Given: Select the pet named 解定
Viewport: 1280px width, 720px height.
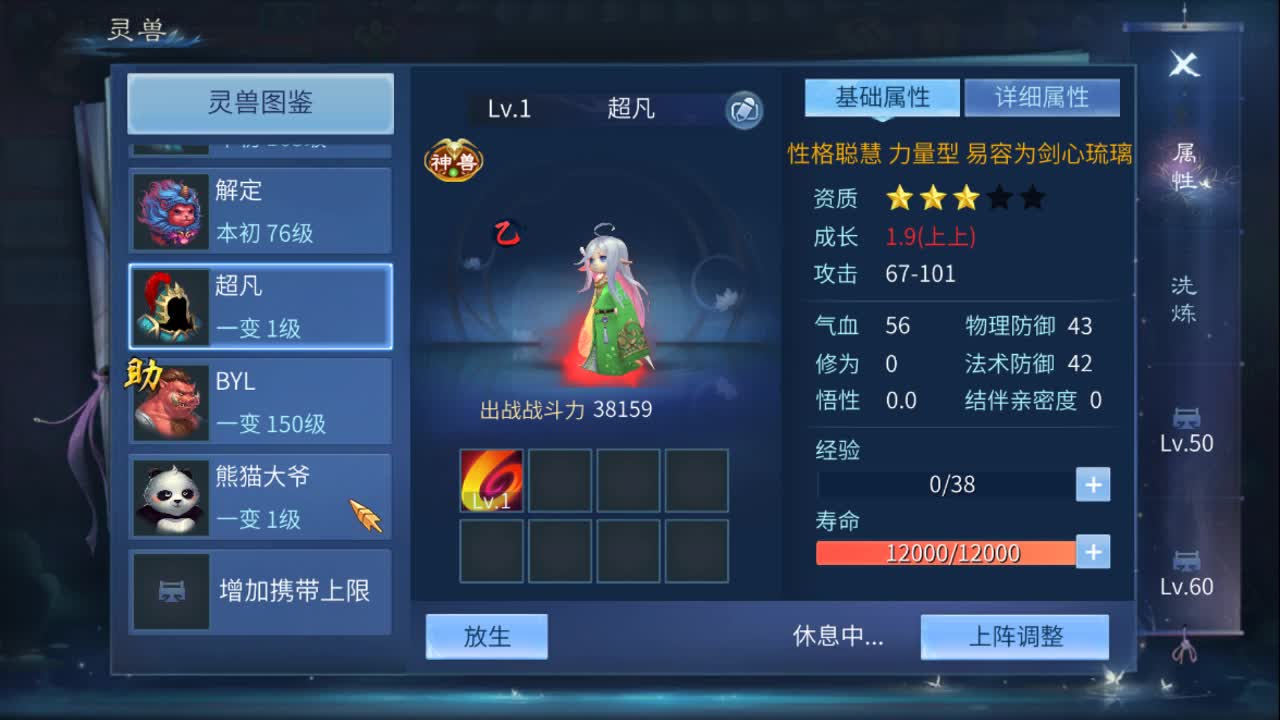Looking at the screenshot, I should (258, 208).
